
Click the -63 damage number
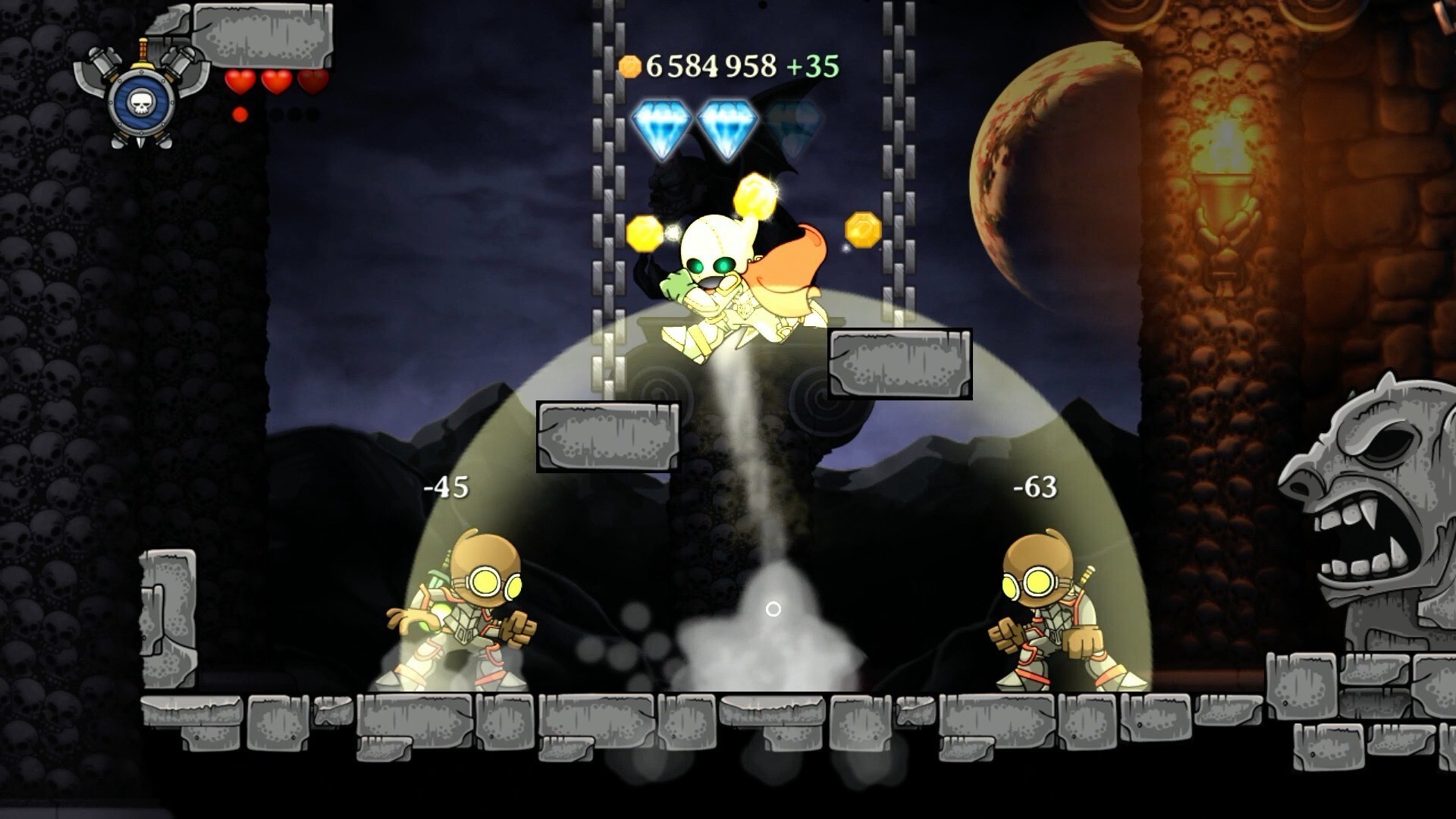point(1034,488)
